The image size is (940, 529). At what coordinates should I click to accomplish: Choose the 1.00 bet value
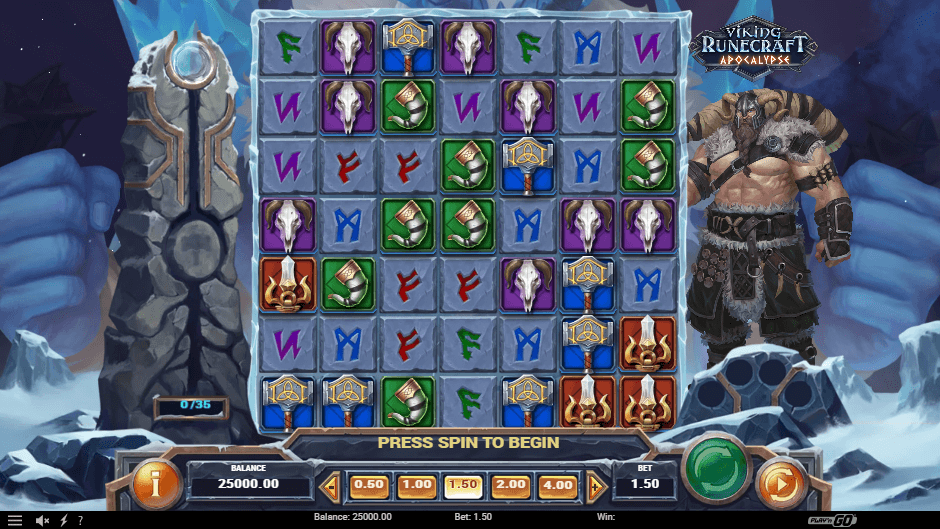[416, 485]
